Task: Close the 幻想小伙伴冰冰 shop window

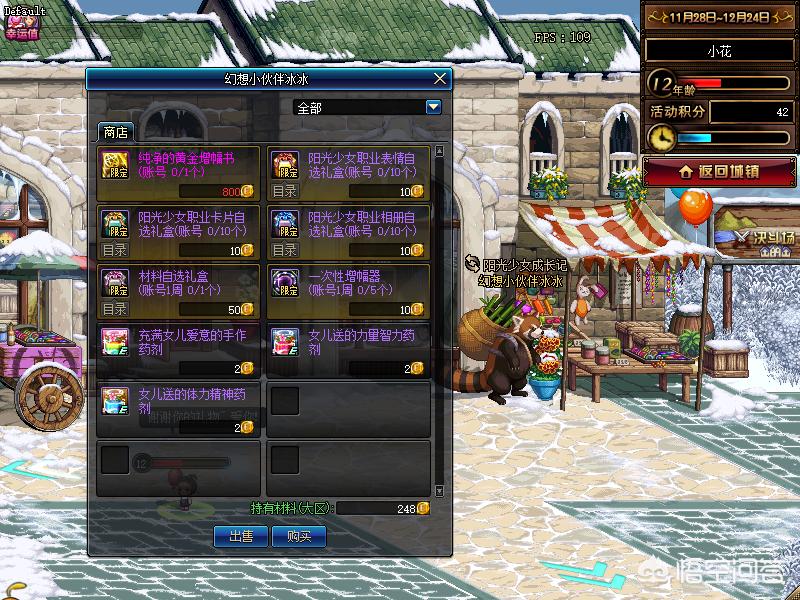Action: (440, 78)
